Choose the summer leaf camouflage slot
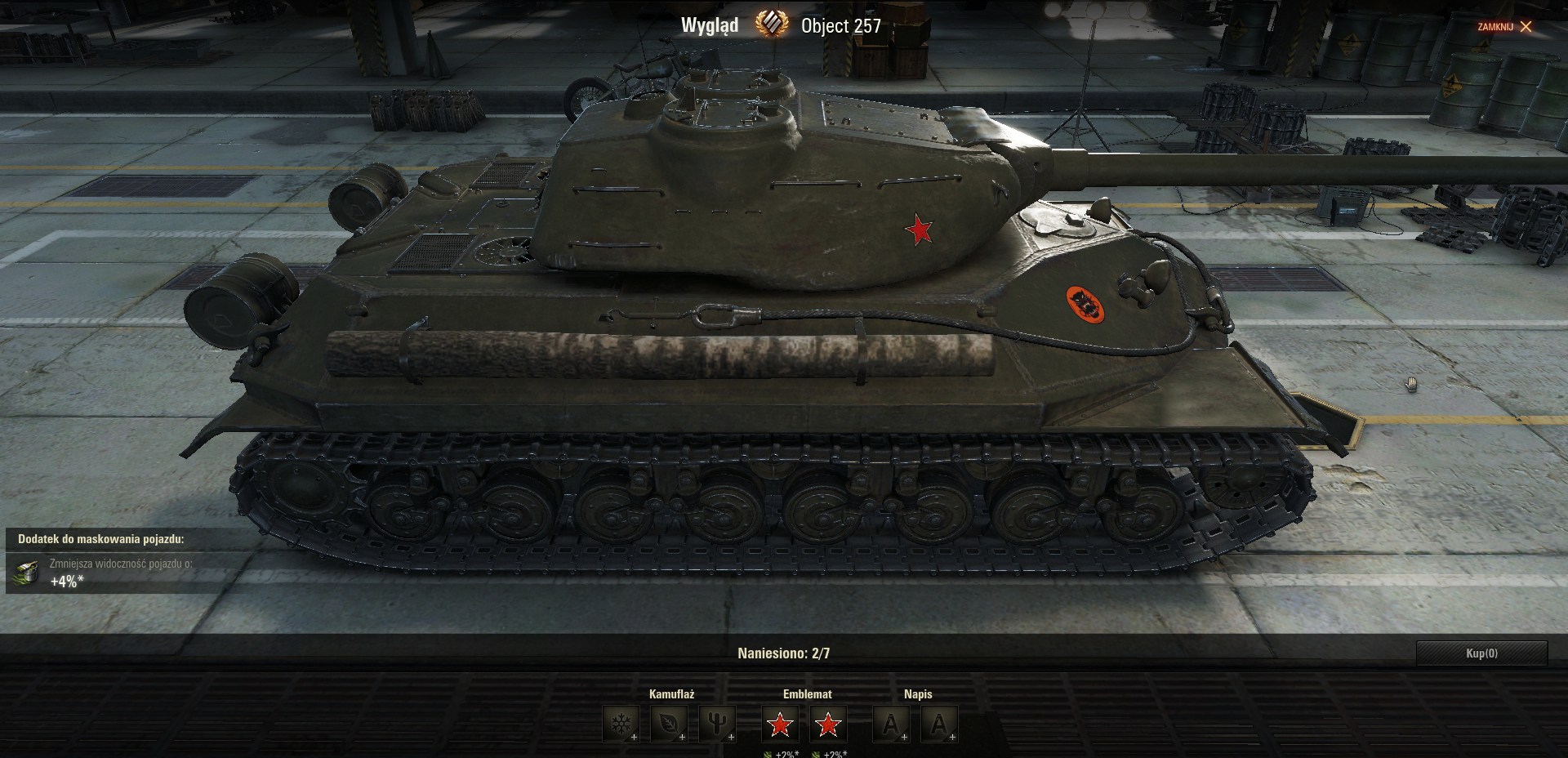The width and height of the screenshot is (1568, 758). (668, 724)
